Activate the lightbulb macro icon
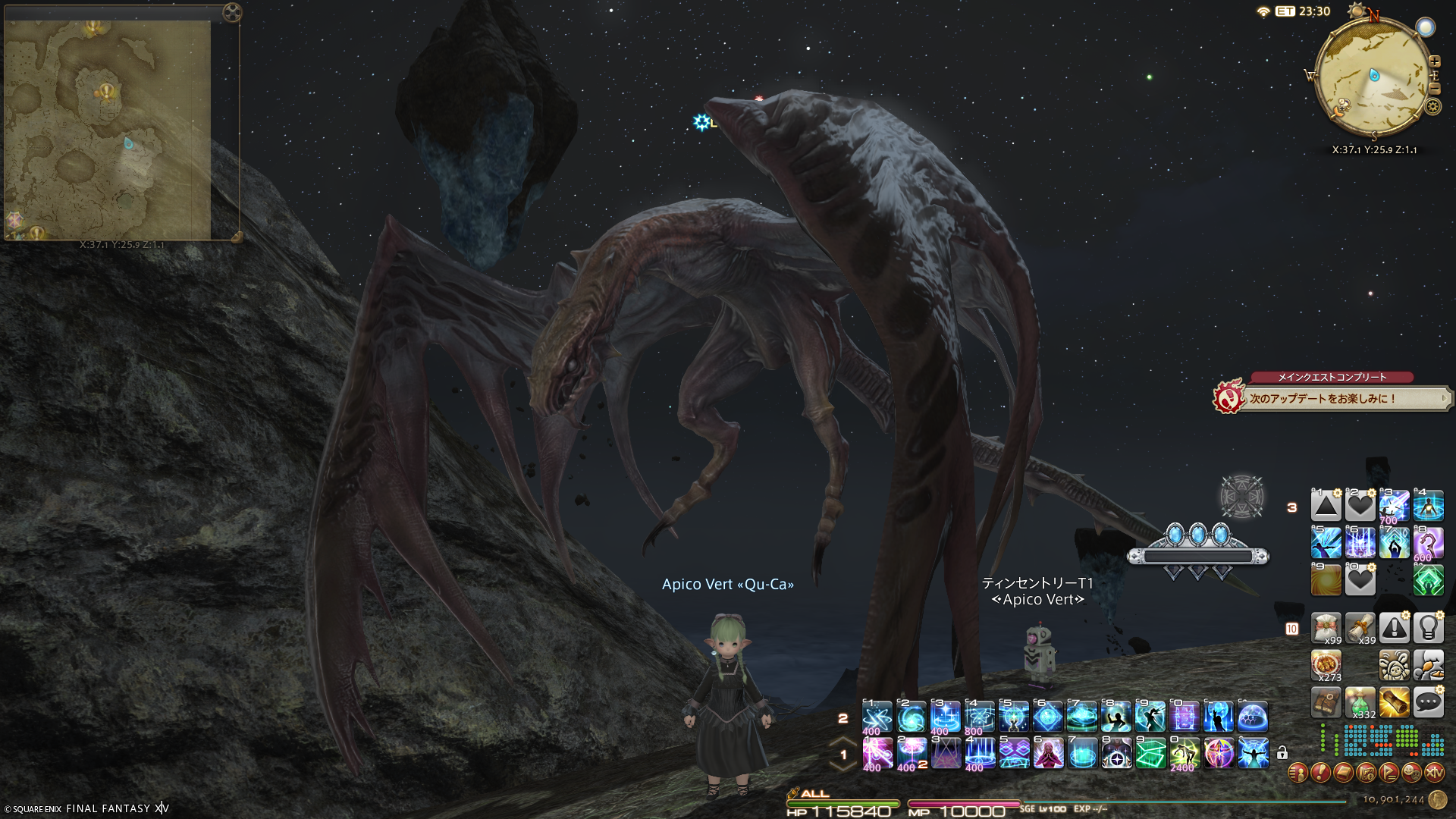 pyautogui.click(x=1428, y=628)
